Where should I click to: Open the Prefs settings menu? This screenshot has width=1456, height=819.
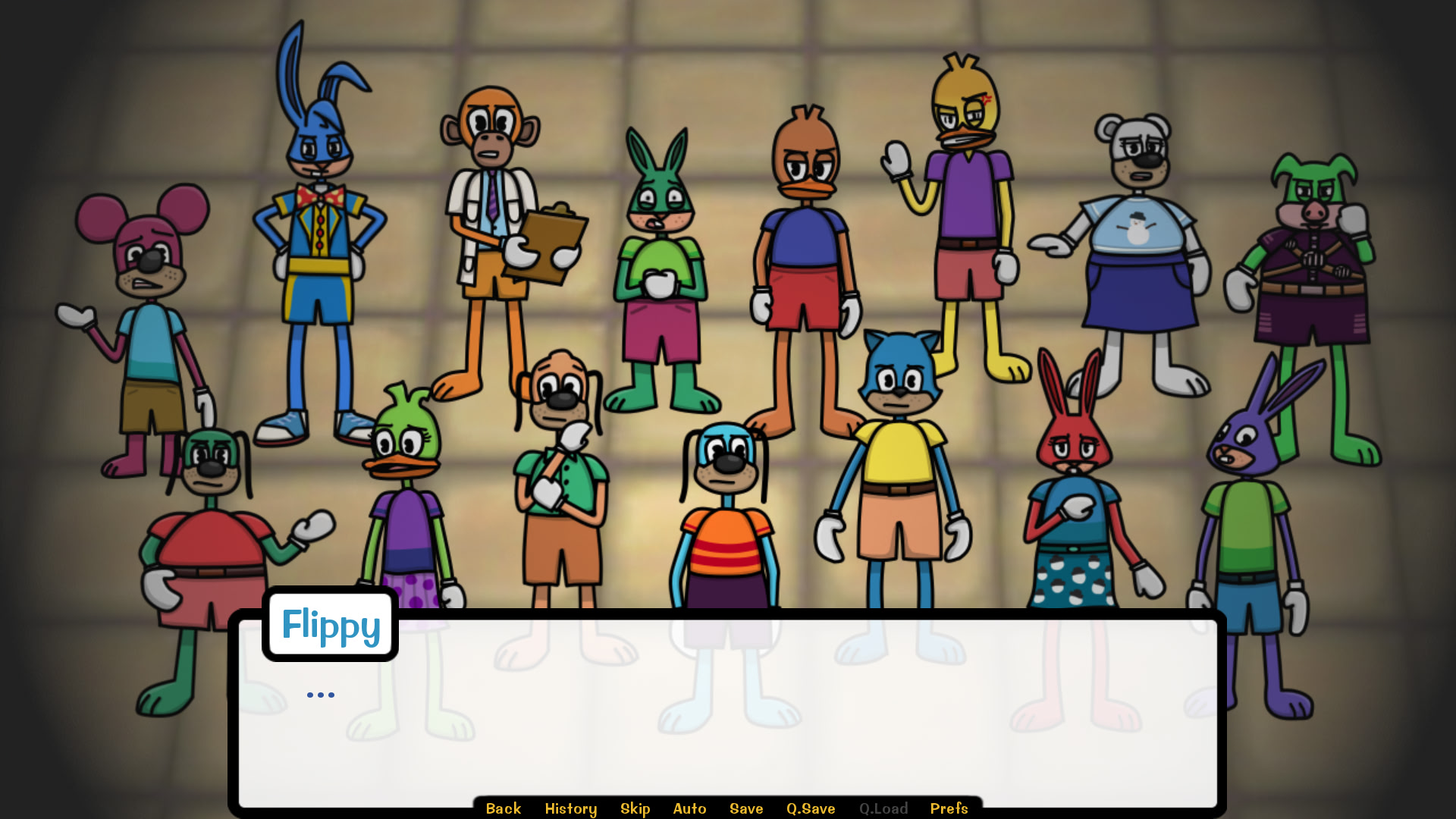pos(949,808)
